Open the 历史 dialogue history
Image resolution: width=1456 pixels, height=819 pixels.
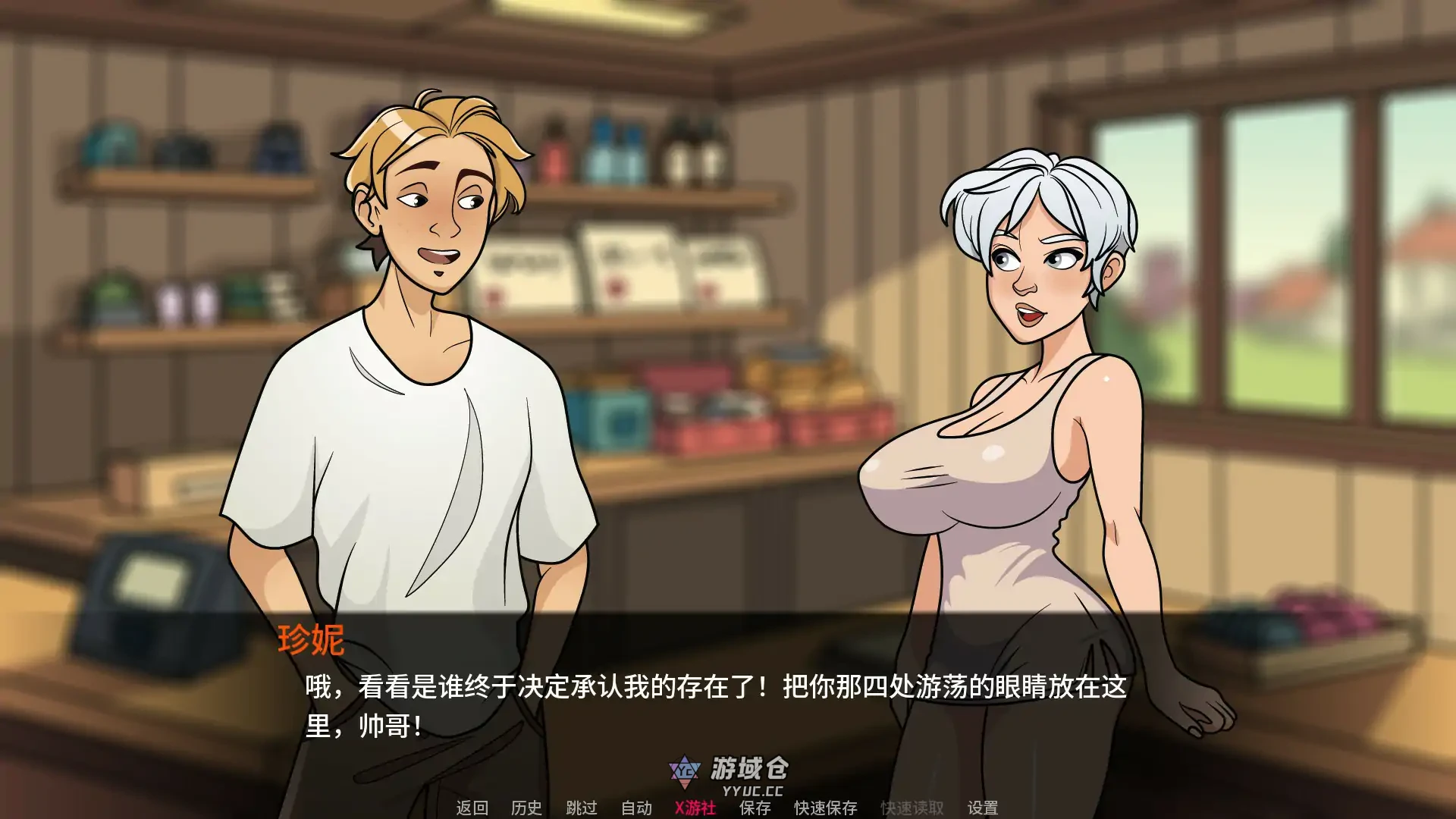[526, 809]
